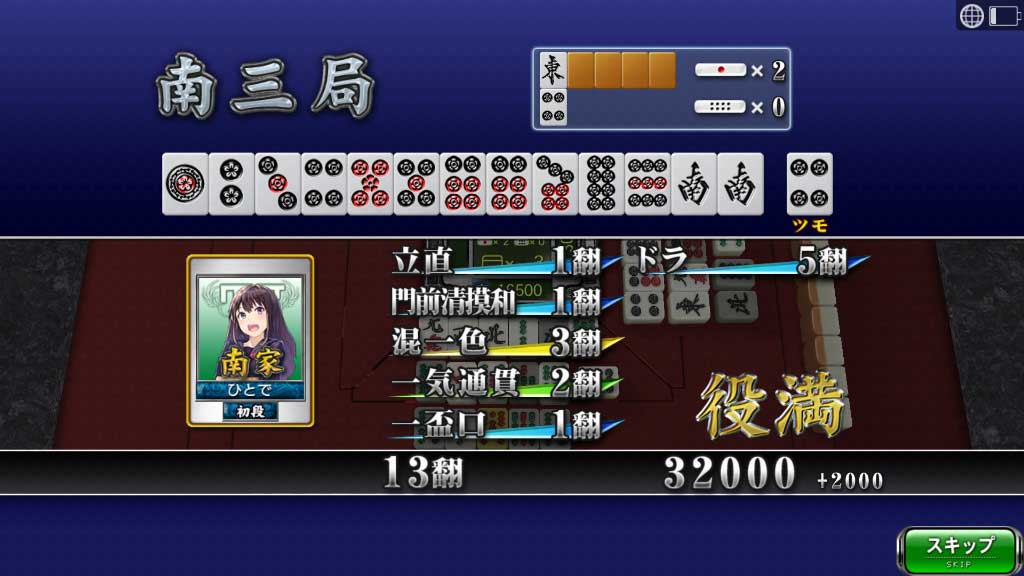Screen dimensions: 1024x576
Task: Click the globe network icon
Action: (x=971, y=15)
